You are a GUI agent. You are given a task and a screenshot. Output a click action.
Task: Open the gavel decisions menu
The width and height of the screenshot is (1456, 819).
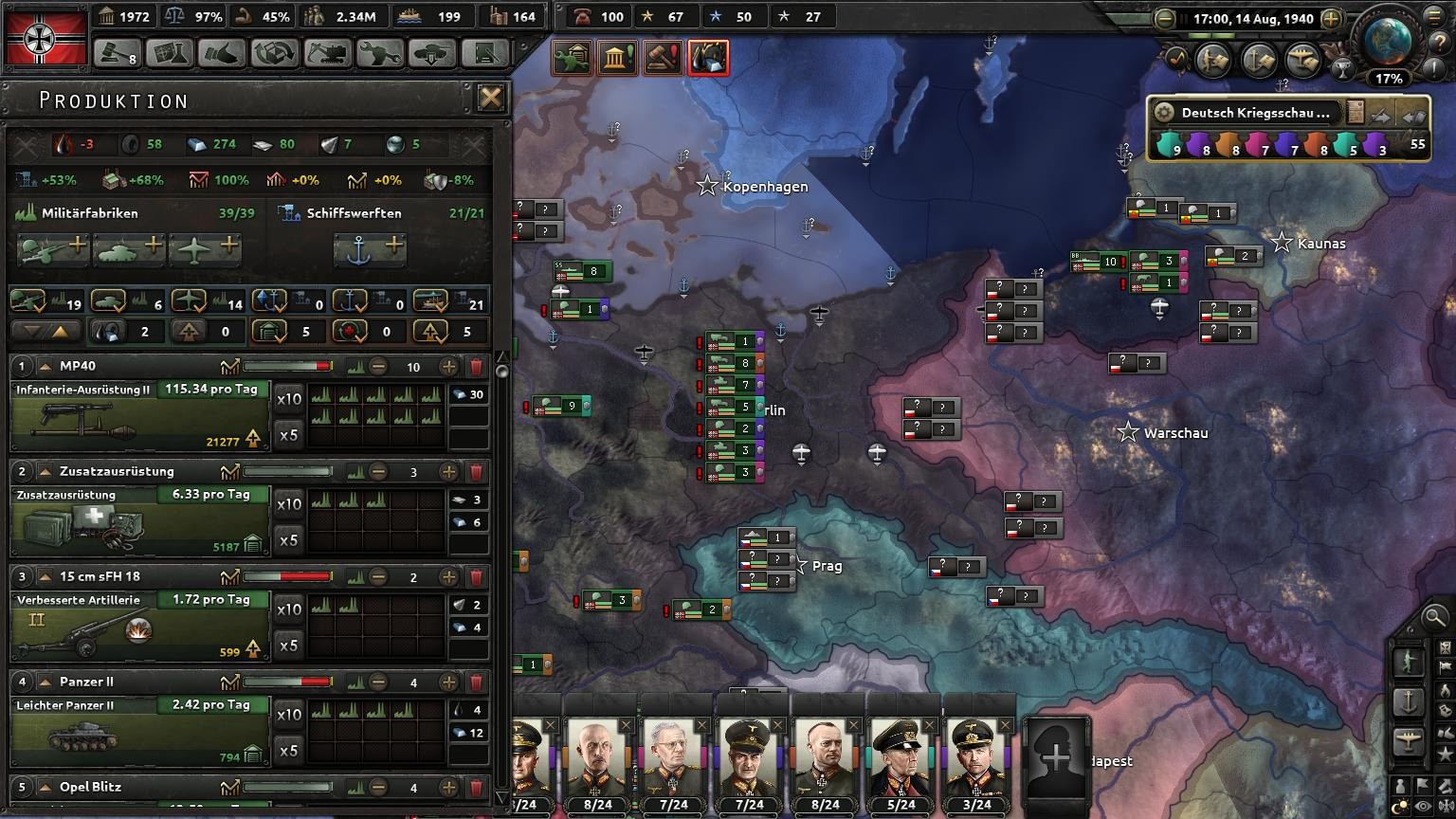point(117,53)
